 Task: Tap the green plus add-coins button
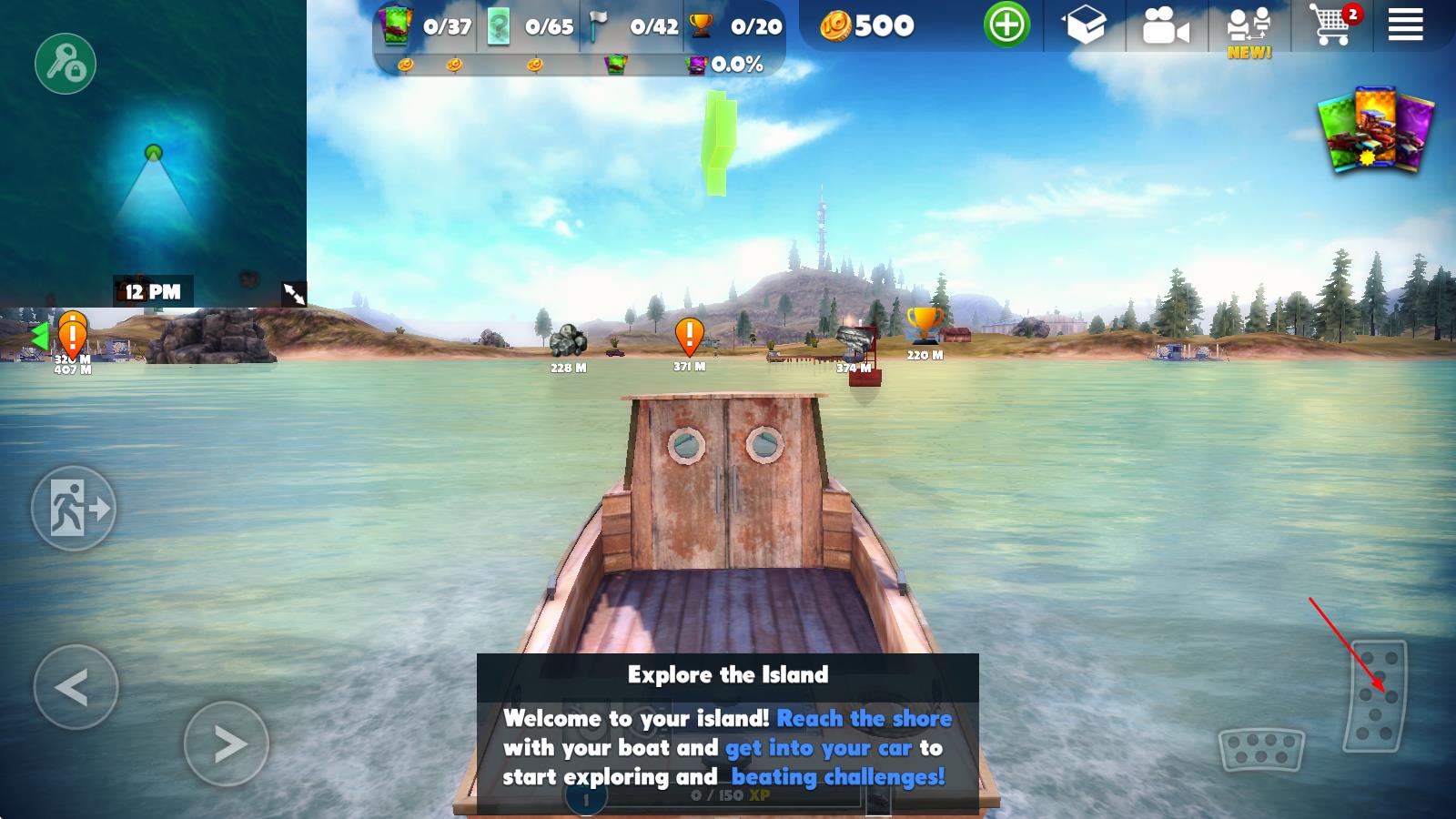[1006, 25]
